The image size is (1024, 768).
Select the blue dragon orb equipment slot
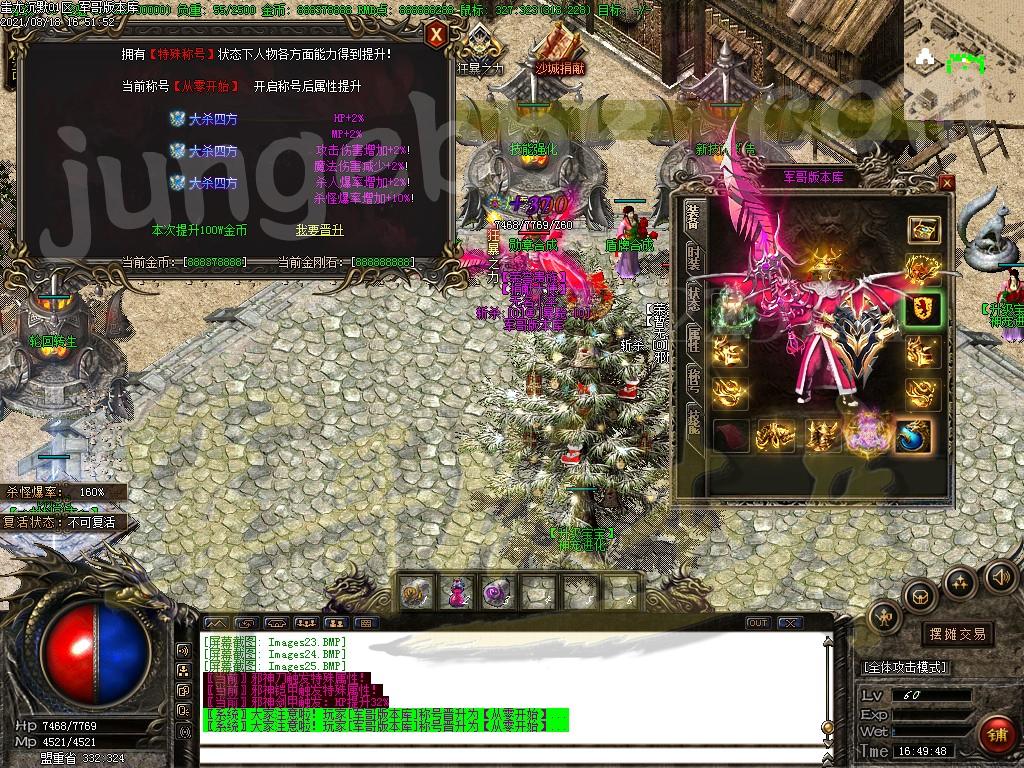pyautogui.click(x=914, y=435)
